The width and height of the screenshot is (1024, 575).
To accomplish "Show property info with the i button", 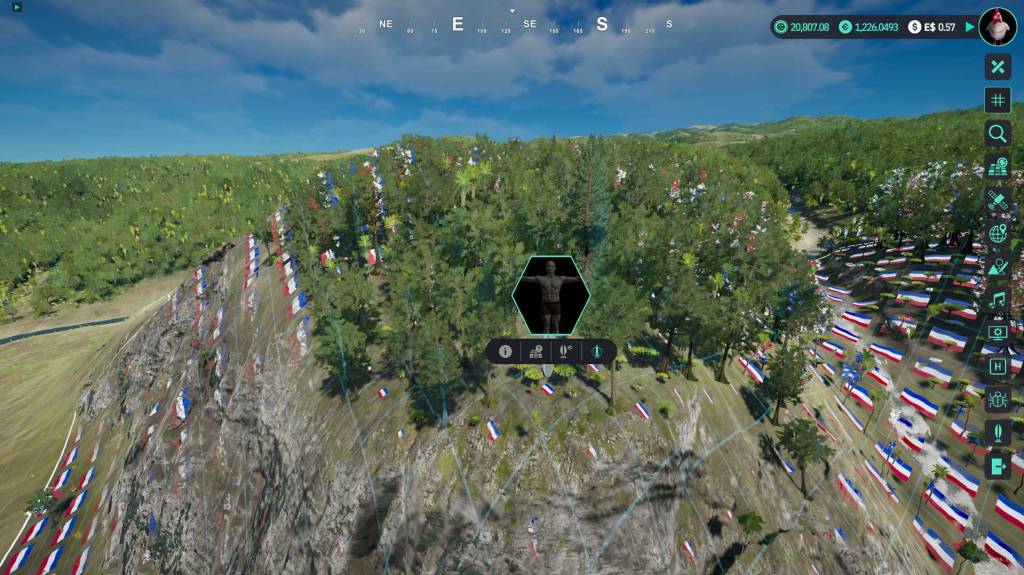I will click(505, 351).
